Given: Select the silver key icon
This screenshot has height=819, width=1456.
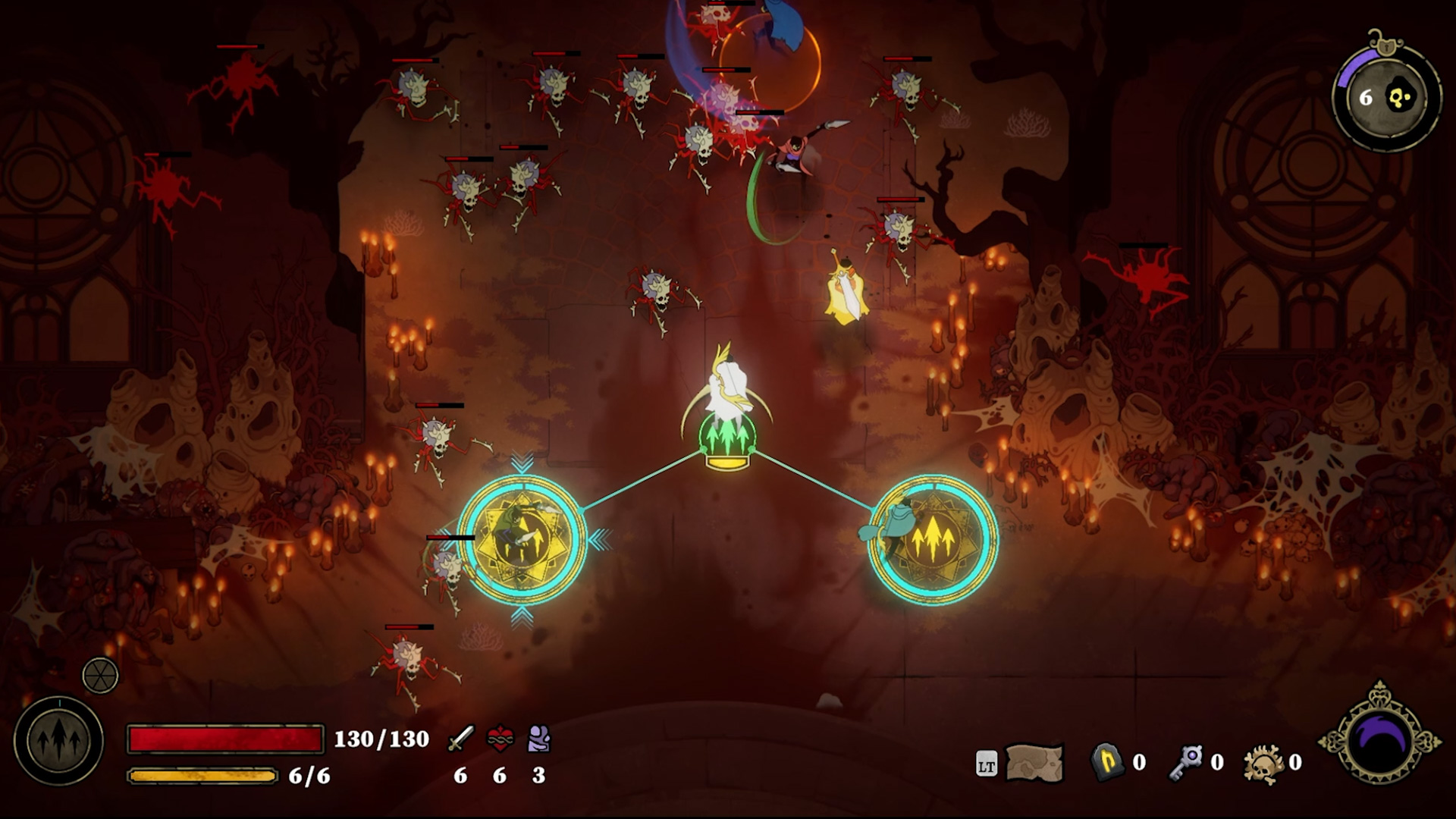Looking at the screenshot, I should pos(1186,762).
